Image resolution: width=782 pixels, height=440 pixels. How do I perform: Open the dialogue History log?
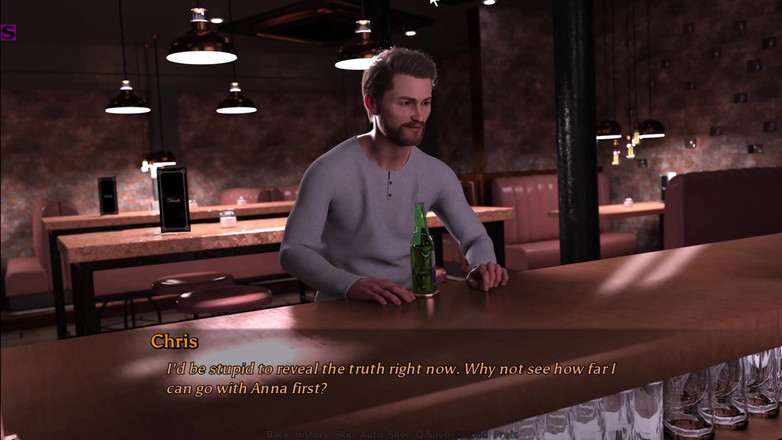[x=311, y=435]
